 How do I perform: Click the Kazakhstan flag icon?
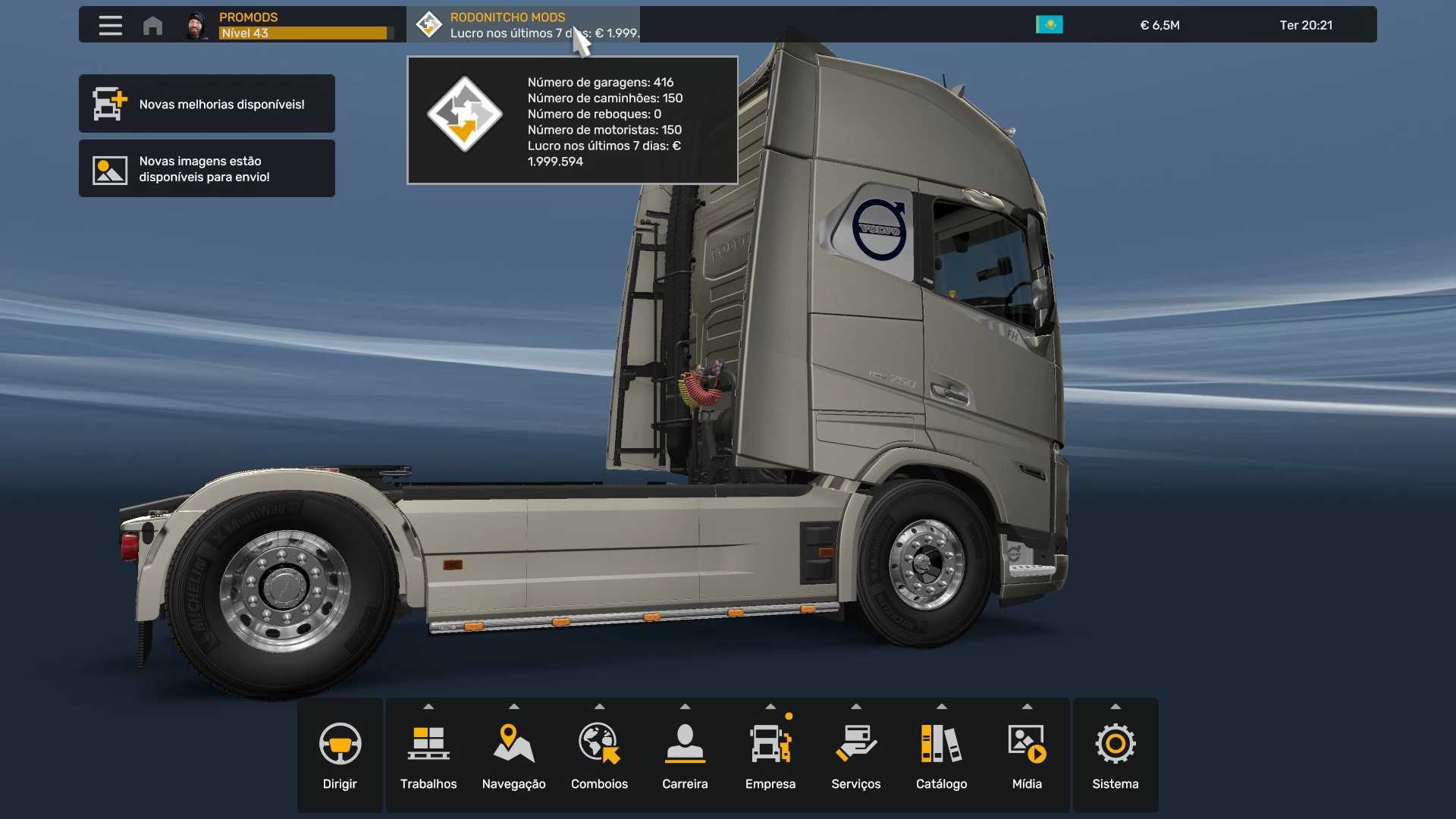click(1049, 25)
